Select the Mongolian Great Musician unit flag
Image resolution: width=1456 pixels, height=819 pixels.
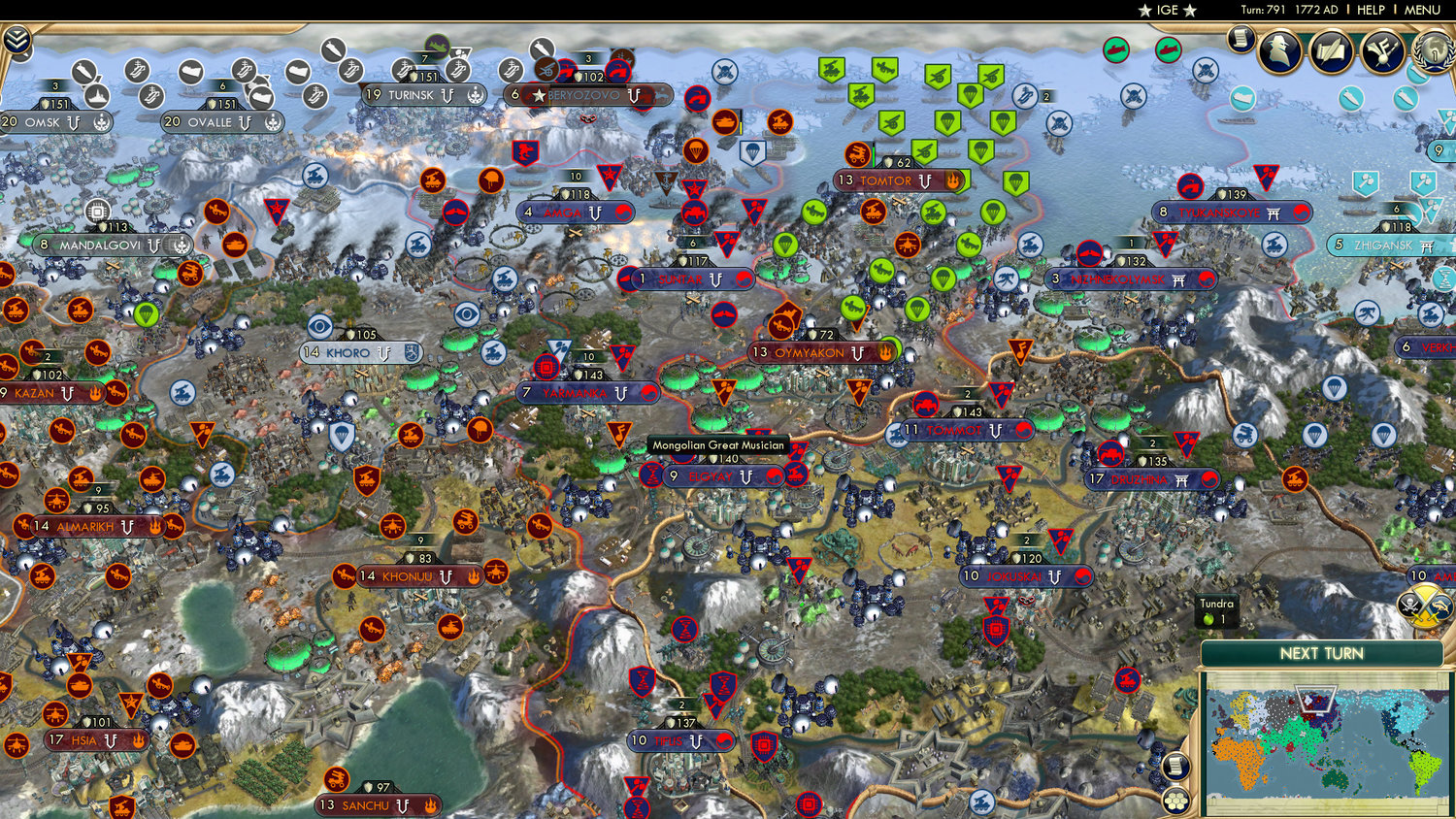tap(618, 434)
